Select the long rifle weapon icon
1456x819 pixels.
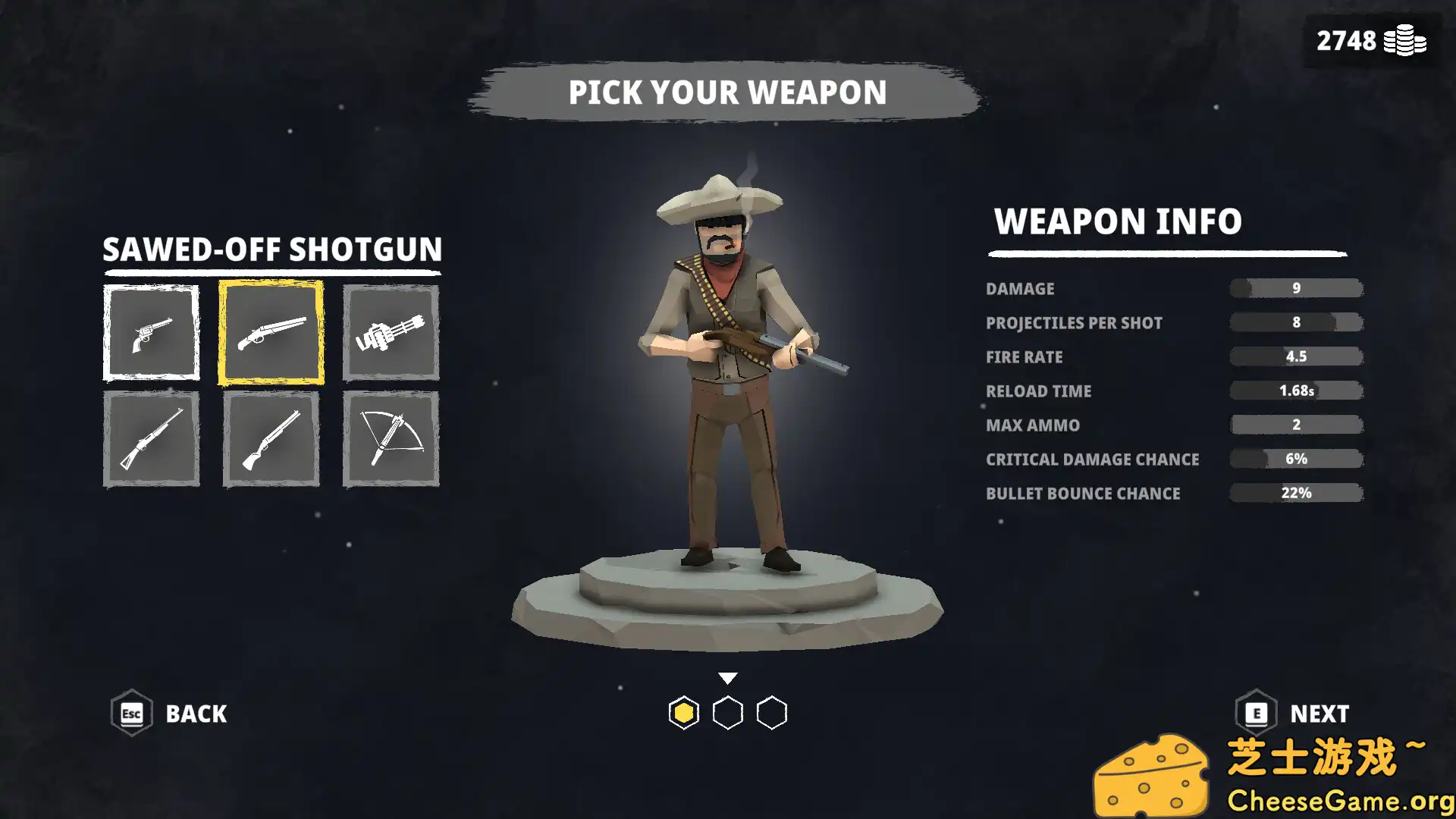point(151,438)
